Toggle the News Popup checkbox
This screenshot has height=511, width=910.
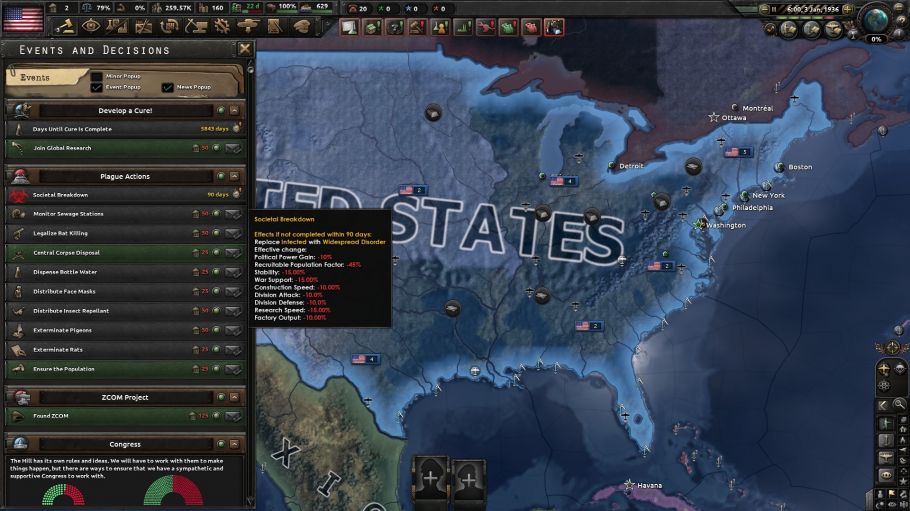point(167,87)
